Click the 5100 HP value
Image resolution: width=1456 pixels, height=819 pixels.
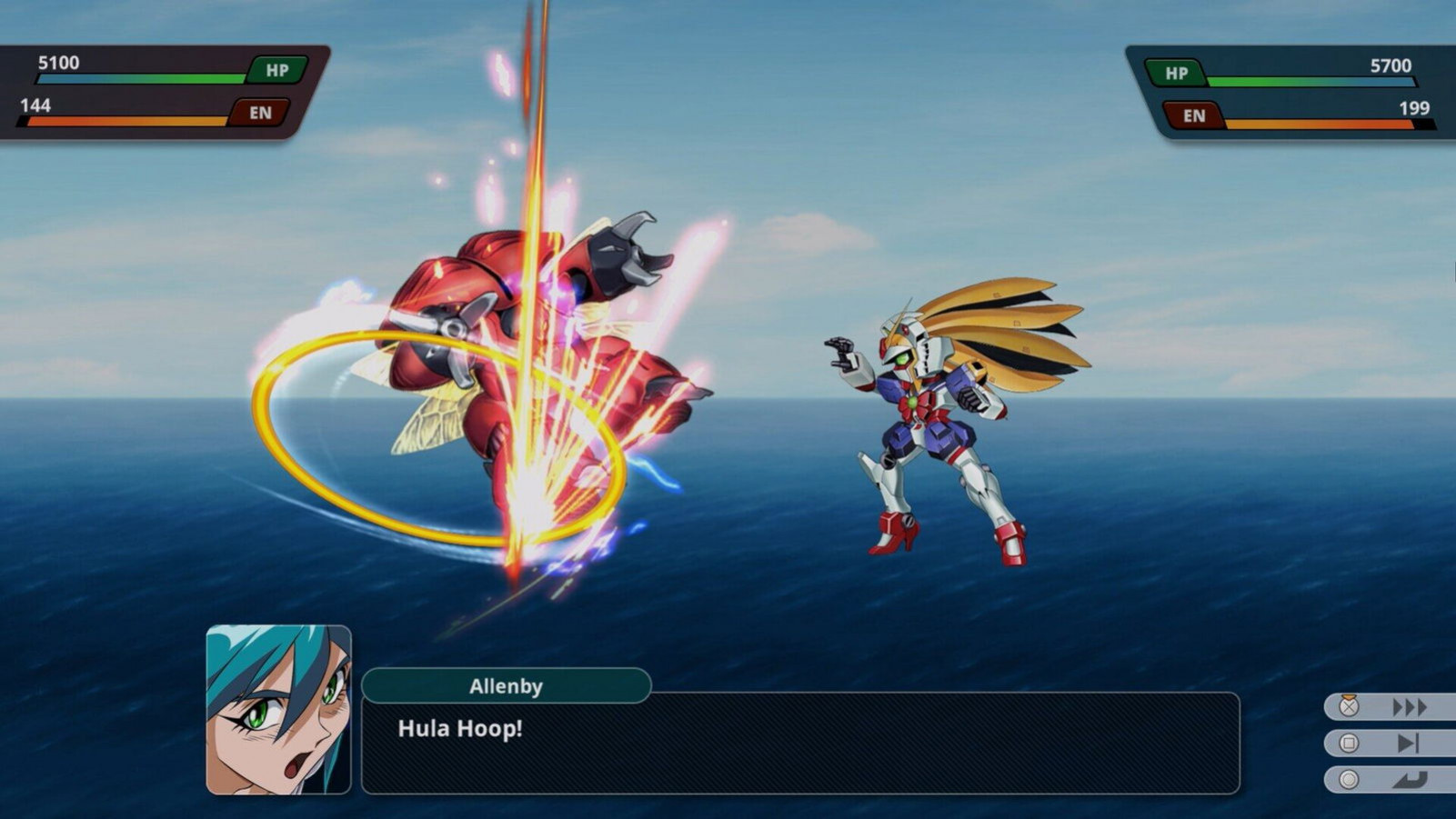[57, 64]
